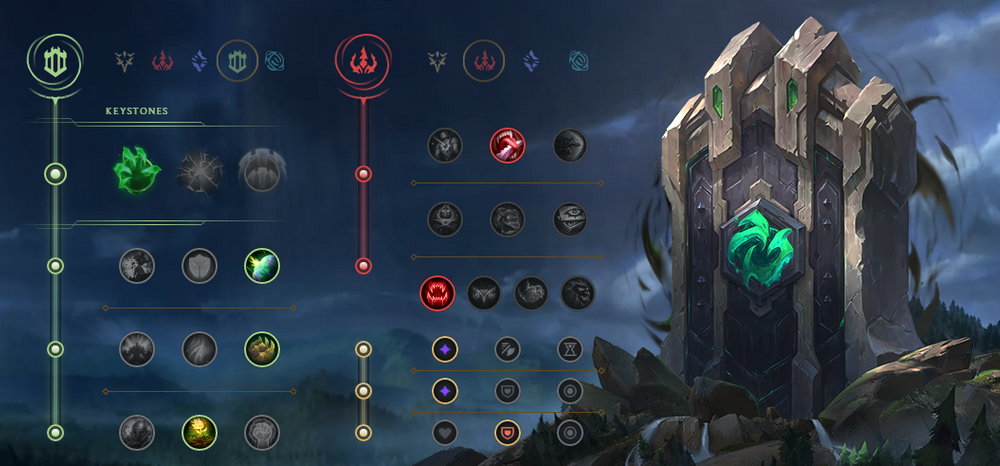The image size is (1000, 466).
Task: Select the highlighted Bone Plating rune
Action: coord(261,349)
